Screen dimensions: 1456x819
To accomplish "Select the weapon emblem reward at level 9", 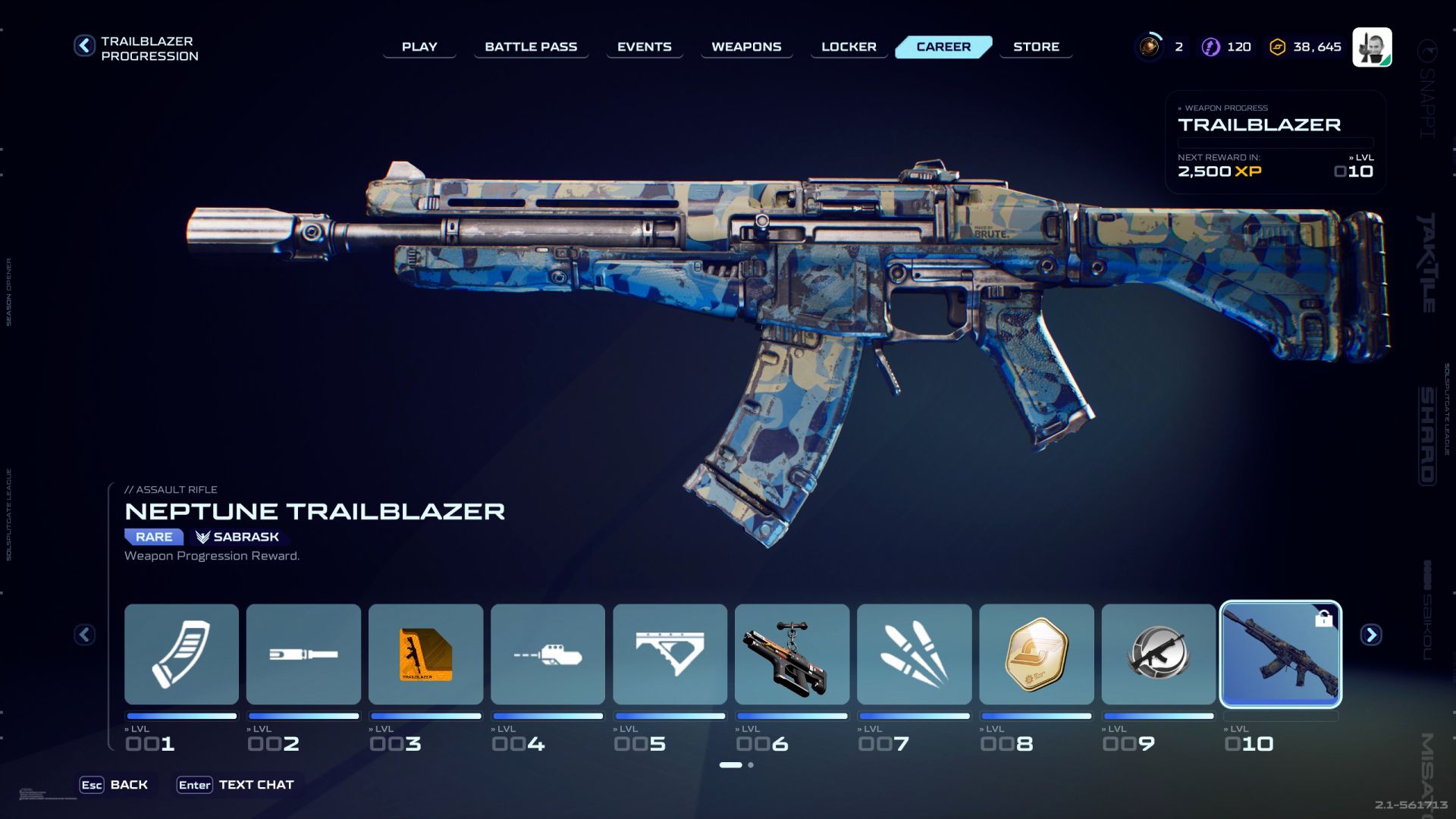I will click(1159, 654).
